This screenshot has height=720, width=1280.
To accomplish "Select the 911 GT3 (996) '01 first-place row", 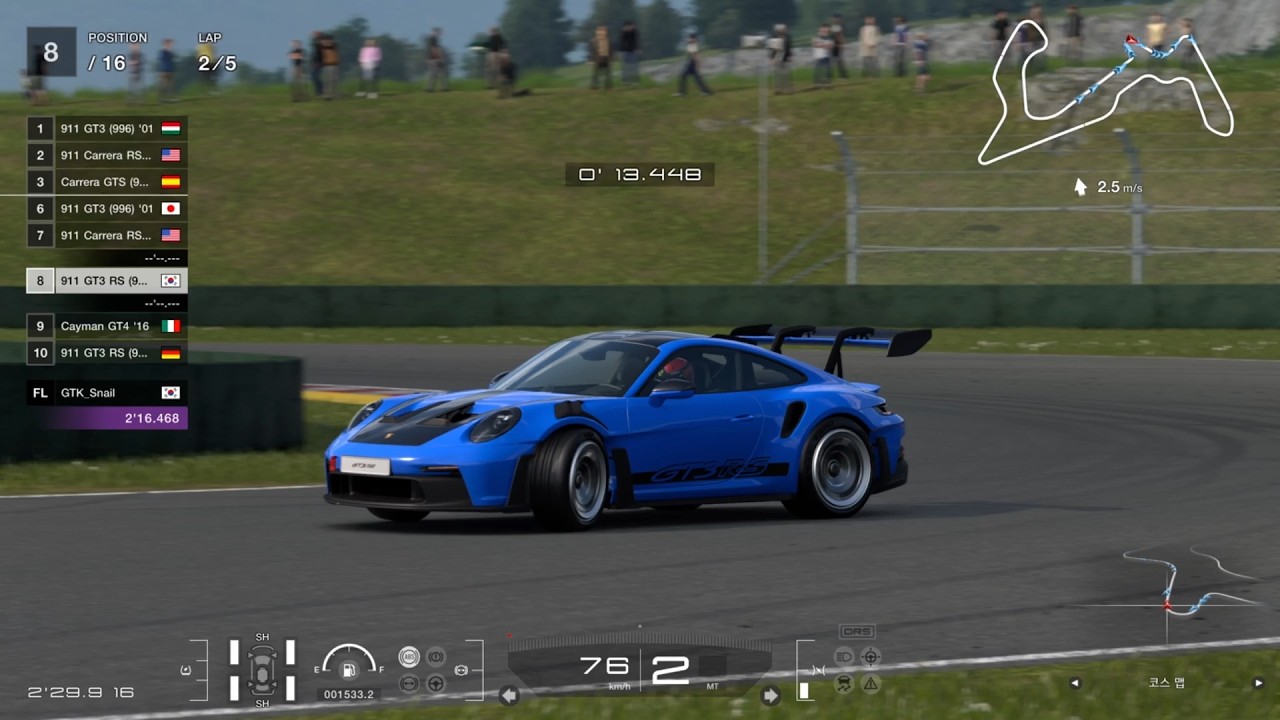I will click(107, 128).
